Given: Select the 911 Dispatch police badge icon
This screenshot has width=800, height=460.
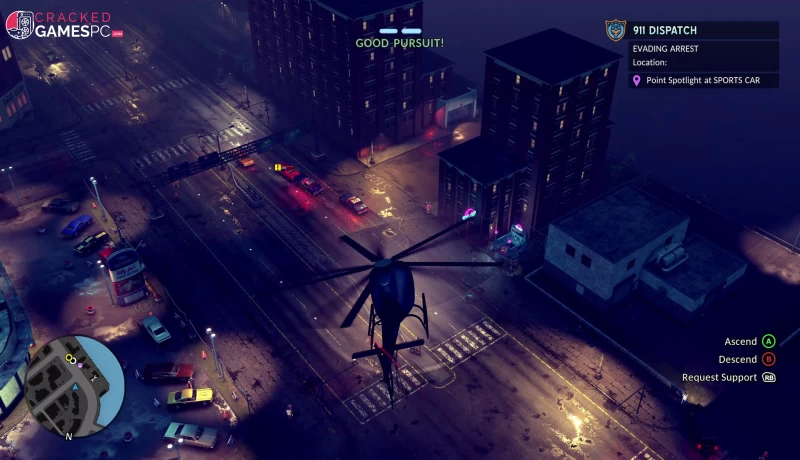Looking at the screenshot, I should click(x=615, y=30).
